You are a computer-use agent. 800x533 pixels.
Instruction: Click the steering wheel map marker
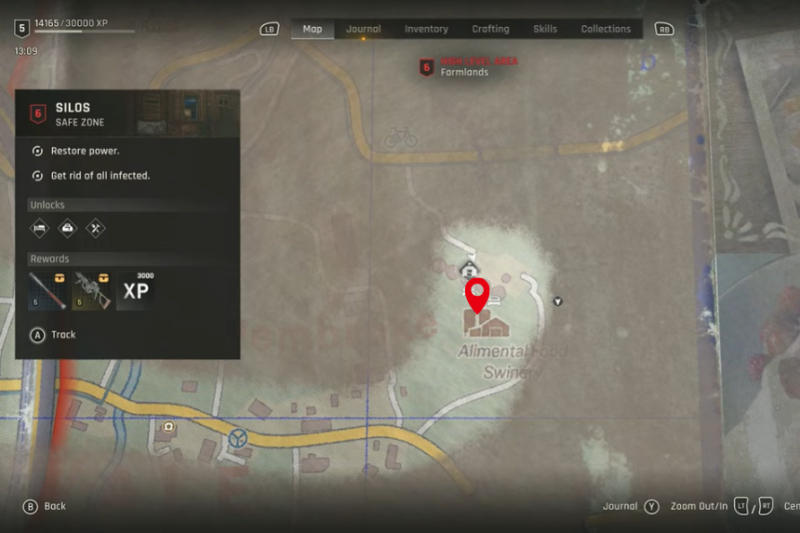(238, 437)
